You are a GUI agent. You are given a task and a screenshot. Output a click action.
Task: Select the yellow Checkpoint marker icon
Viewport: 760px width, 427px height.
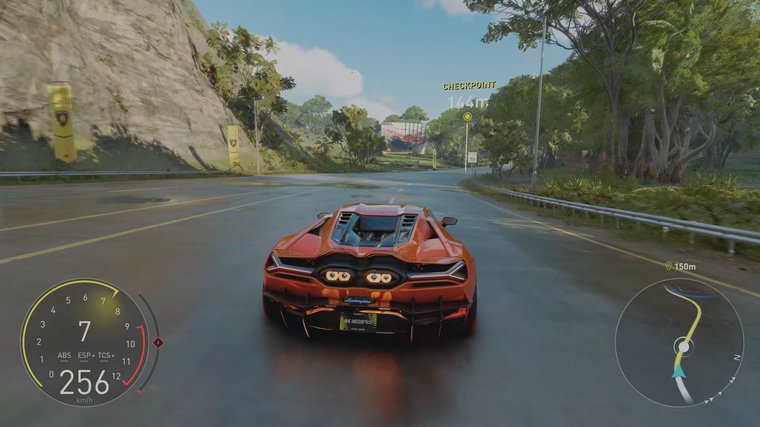(x=467, y=116)
